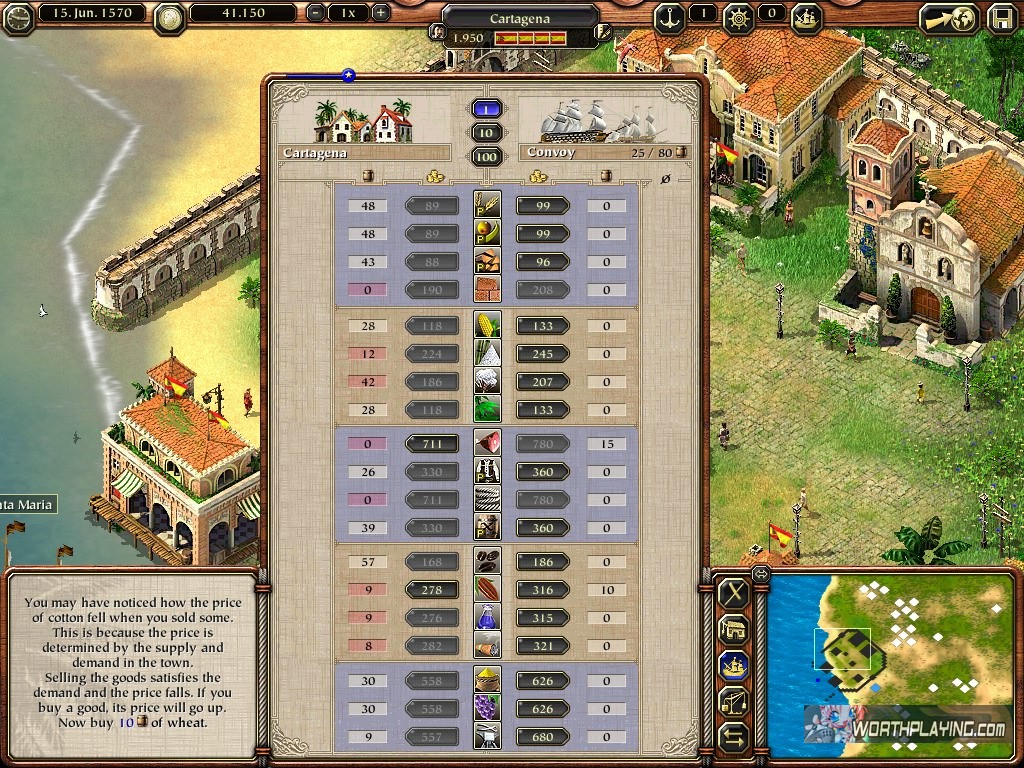The width and height of the screenshot is (1024, 768).
Task: Decrease game speed with the minus button
Action: tap(317, 14)
